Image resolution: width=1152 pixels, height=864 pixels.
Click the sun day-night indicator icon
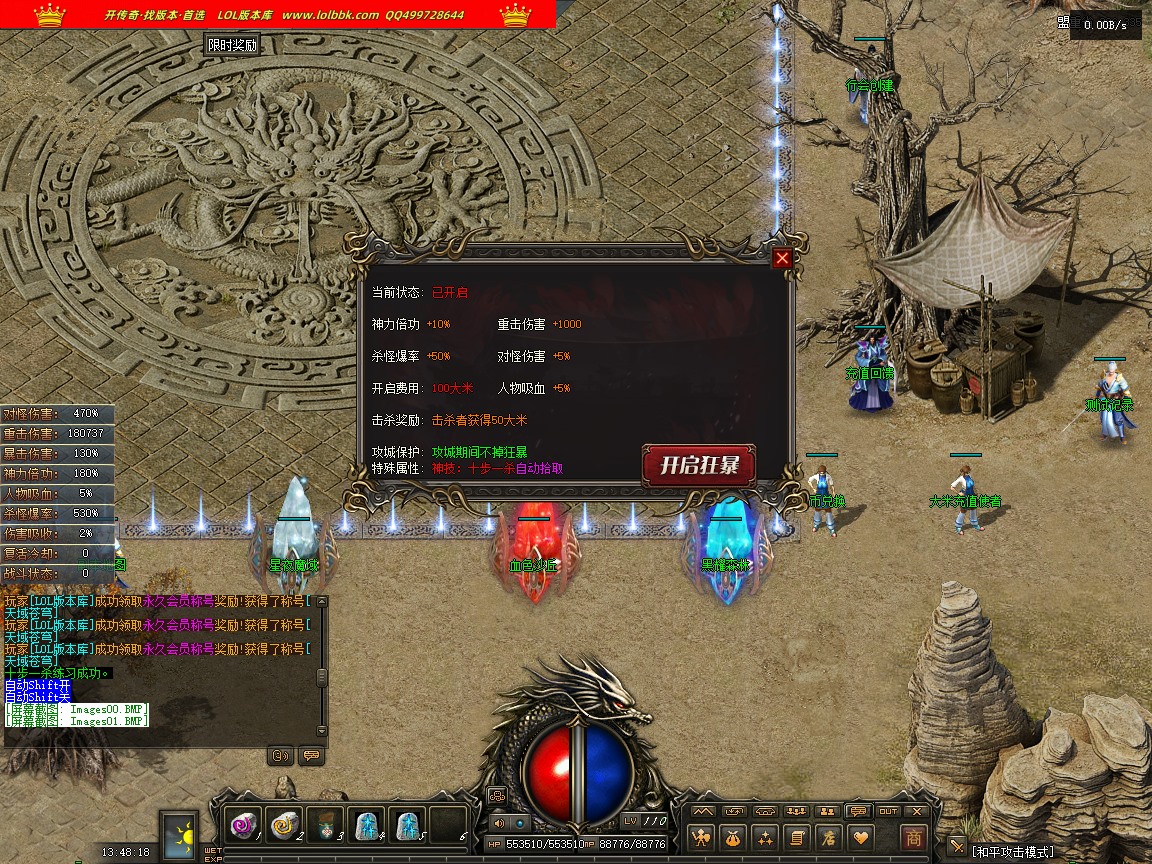tap(181, 833)
